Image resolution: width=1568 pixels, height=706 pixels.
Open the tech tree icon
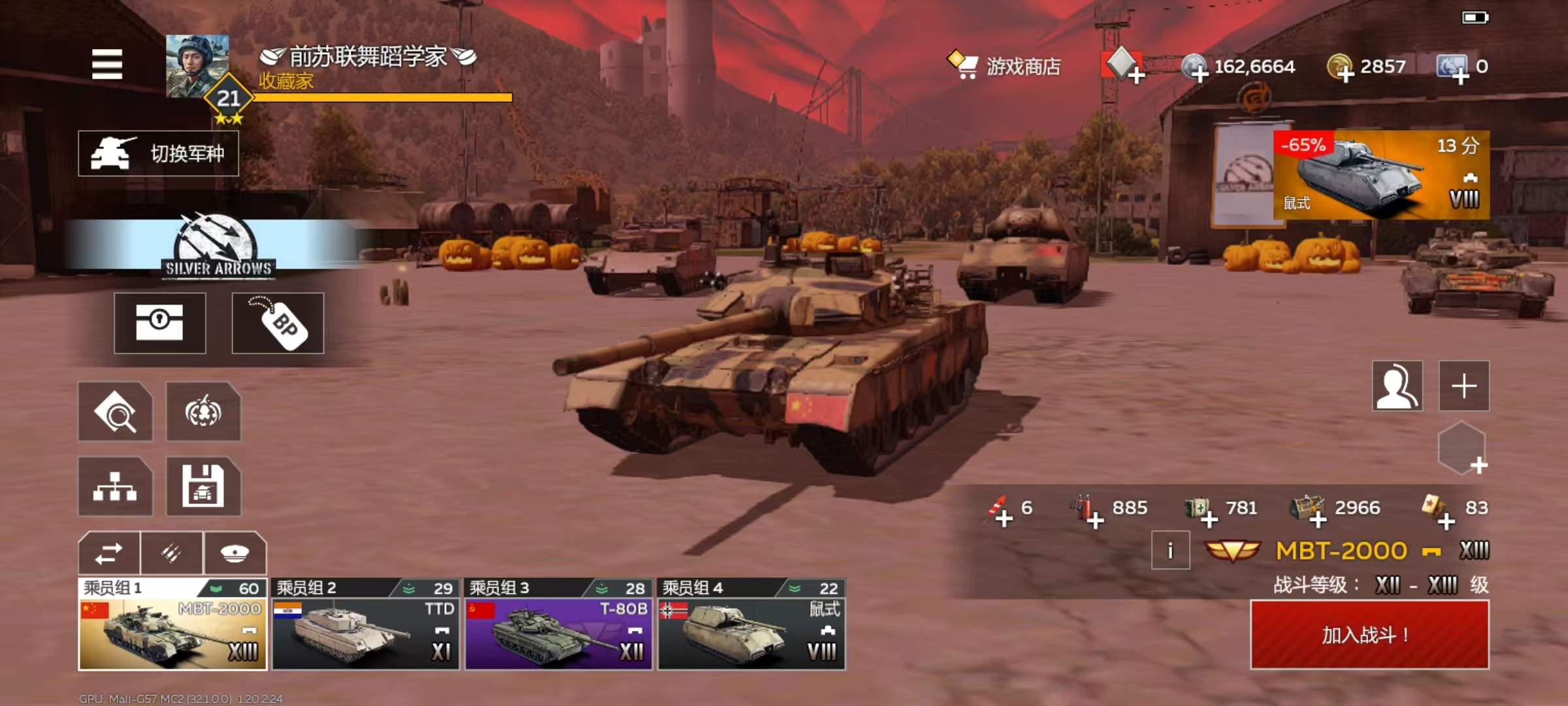tap(115, 486)
